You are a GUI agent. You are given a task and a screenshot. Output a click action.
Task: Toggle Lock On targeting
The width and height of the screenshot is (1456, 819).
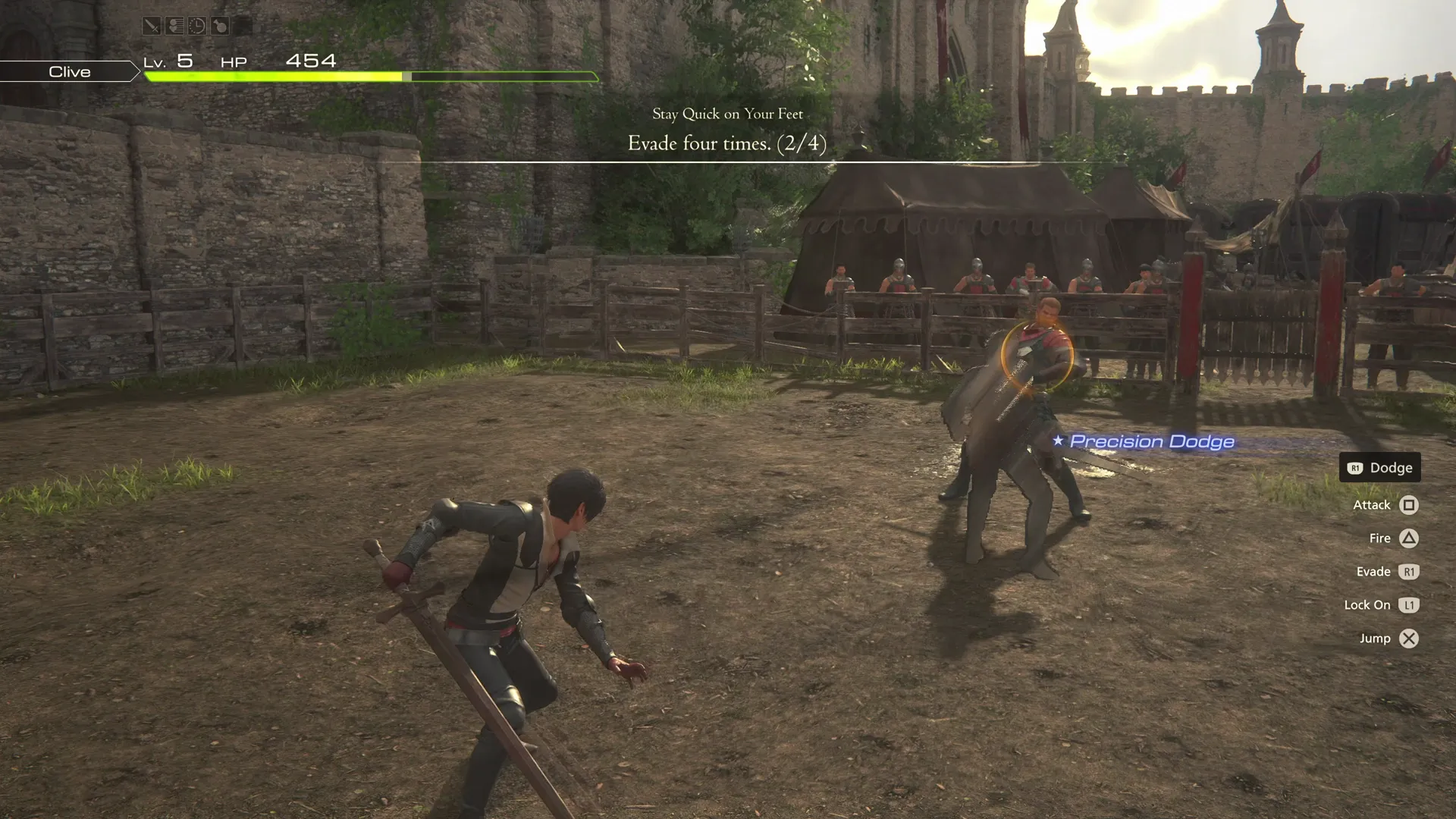[1366, 604]
